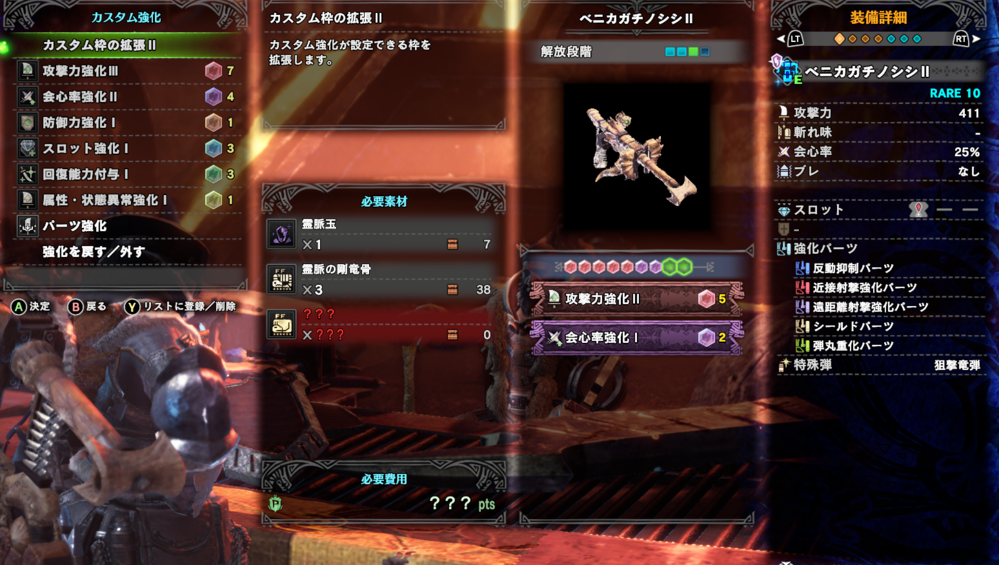Pick 防御力強化 I augment option

tap(126, 123)
